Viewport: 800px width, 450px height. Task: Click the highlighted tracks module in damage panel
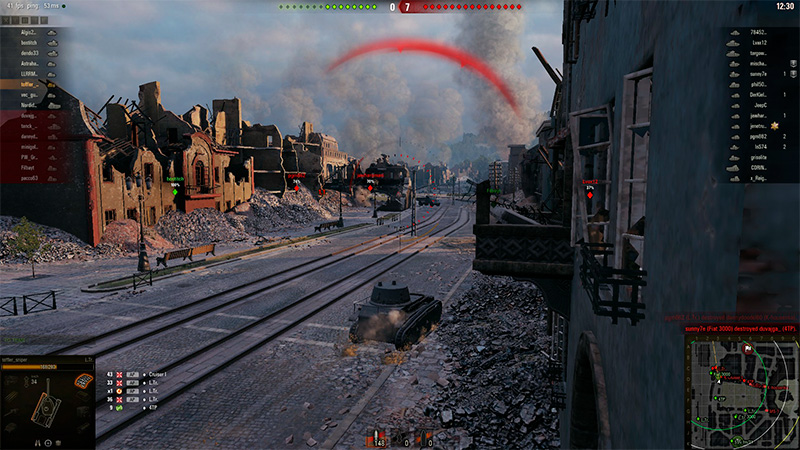click(84, 382)
